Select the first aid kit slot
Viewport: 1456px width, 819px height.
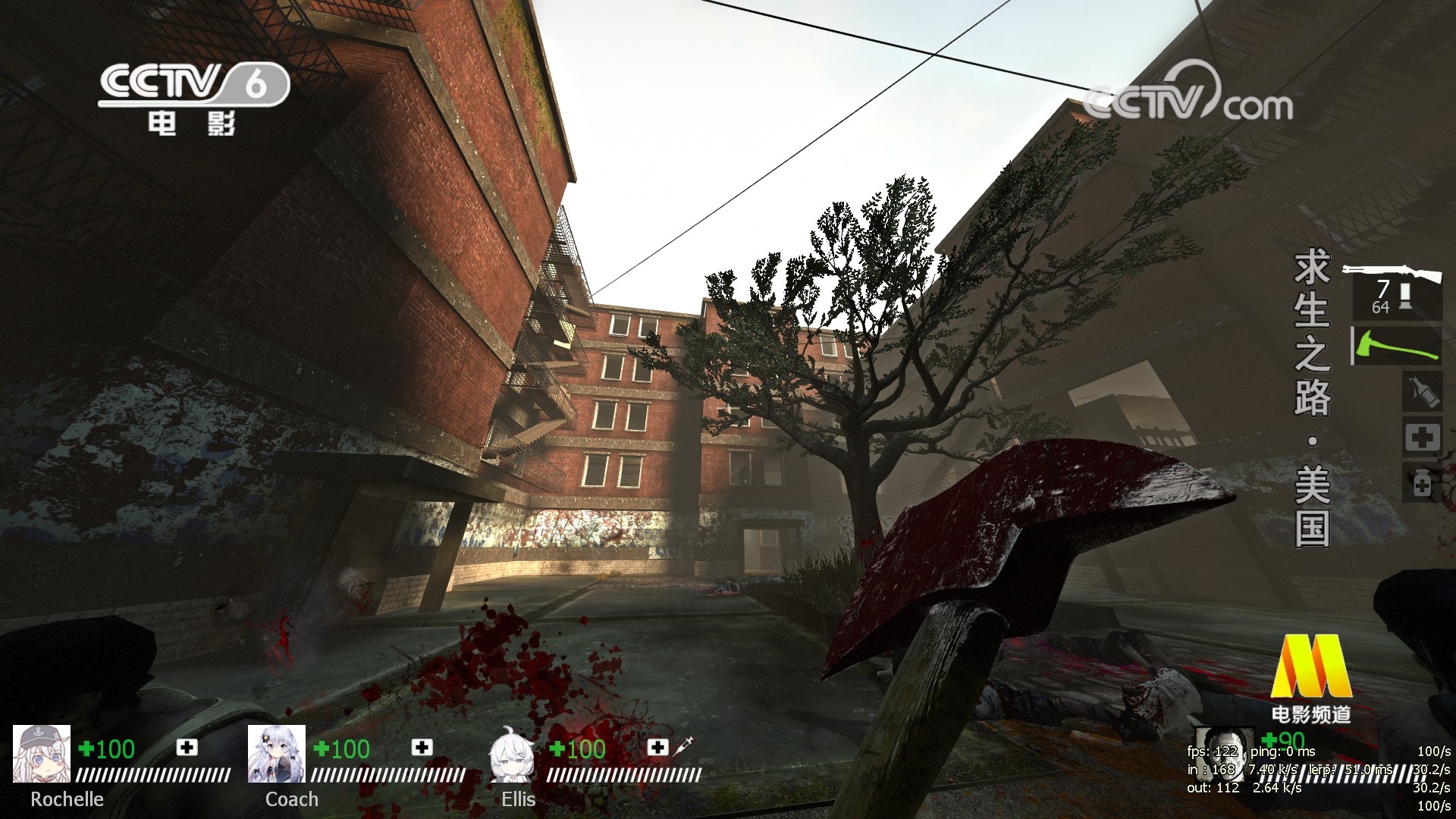click(x=1422, y=438)
